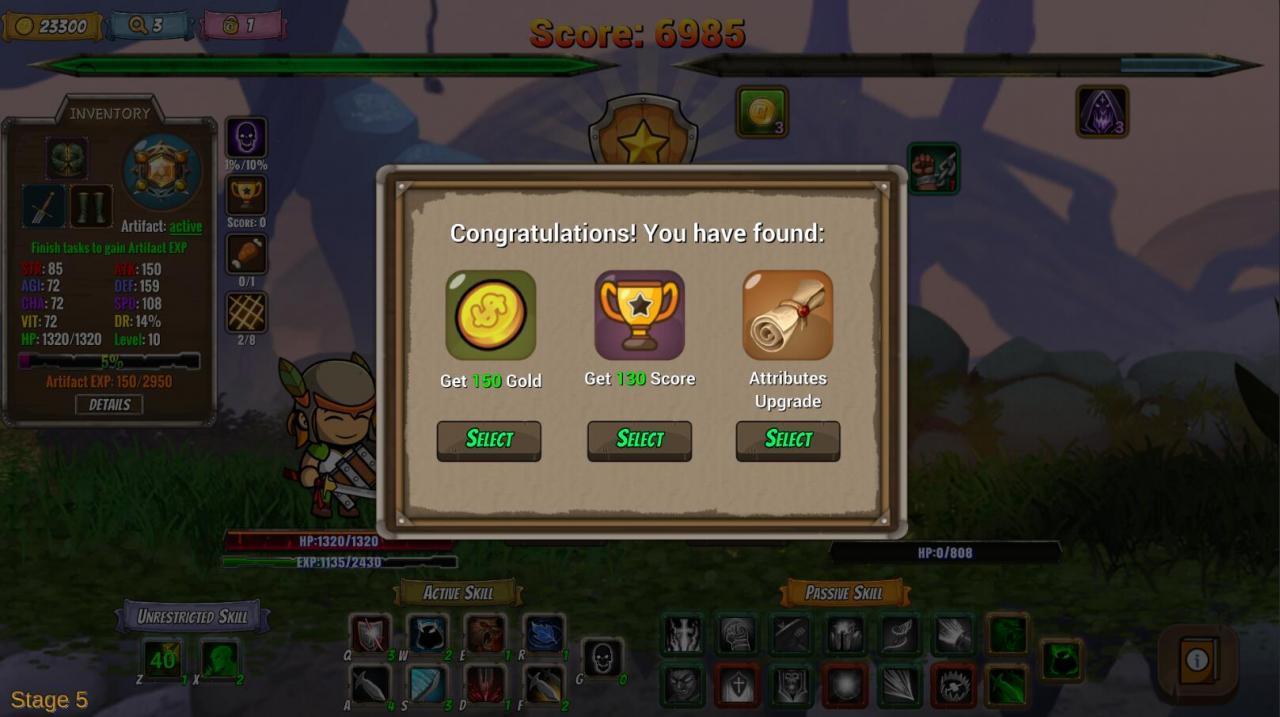The height and width of the screenshot is (717, 1280).
Task: Select the boots equipment slot
Action: pos(91,207)
